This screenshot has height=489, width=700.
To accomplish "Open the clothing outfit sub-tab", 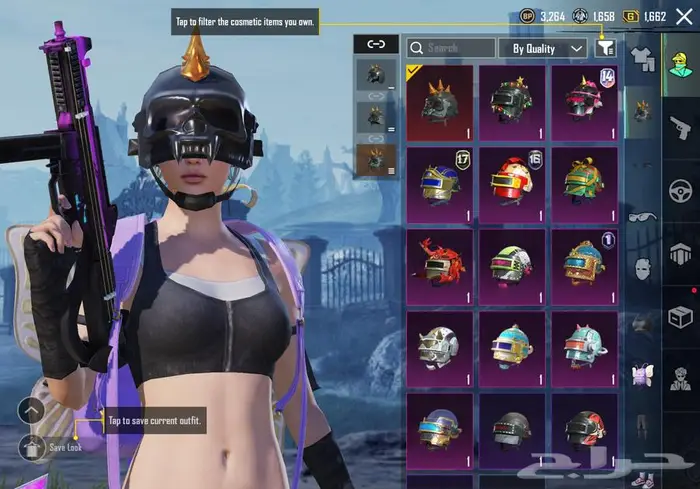I will coord(642,62).
